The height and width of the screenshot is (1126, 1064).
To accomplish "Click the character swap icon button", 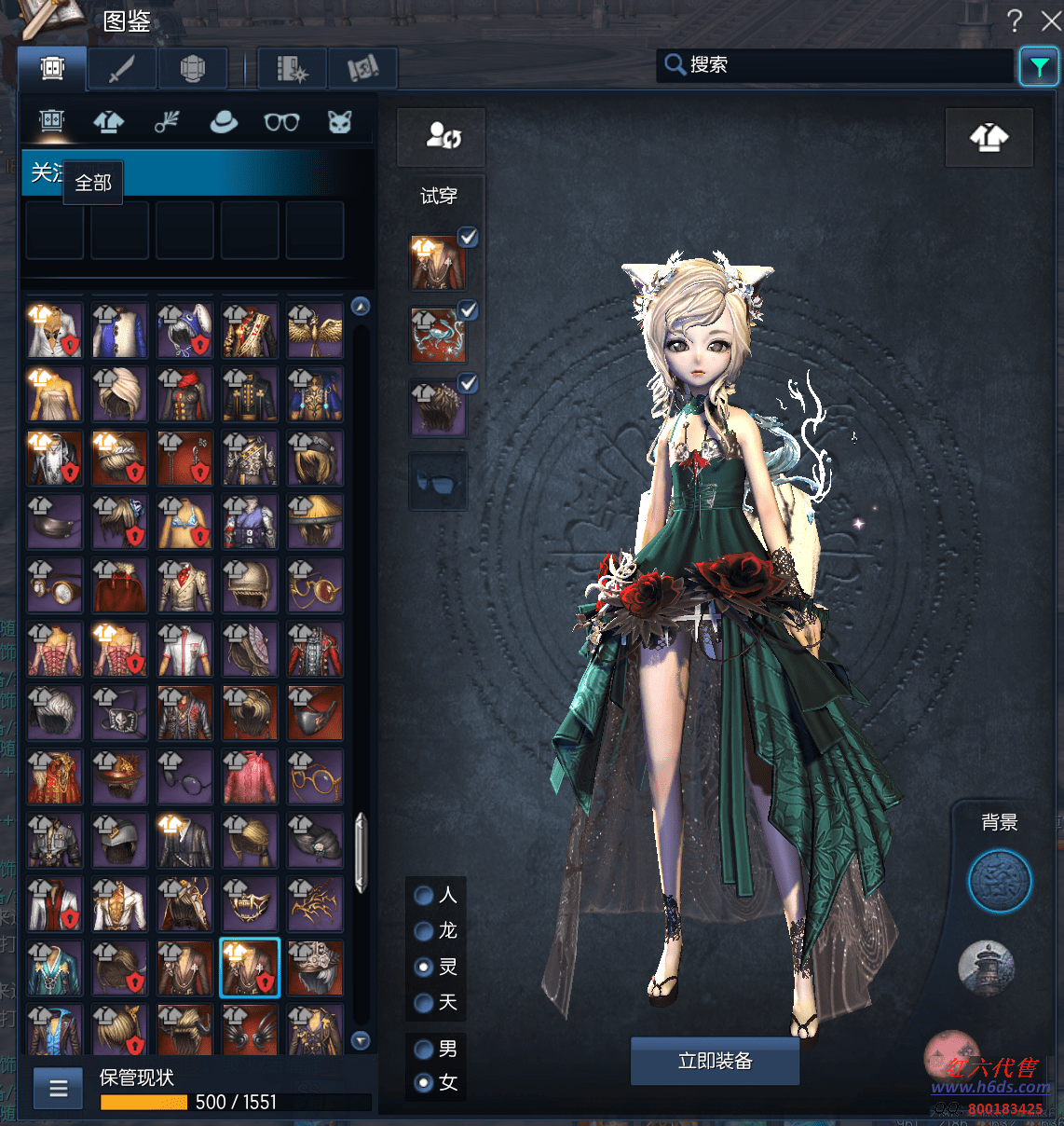I will coord(442,137).
